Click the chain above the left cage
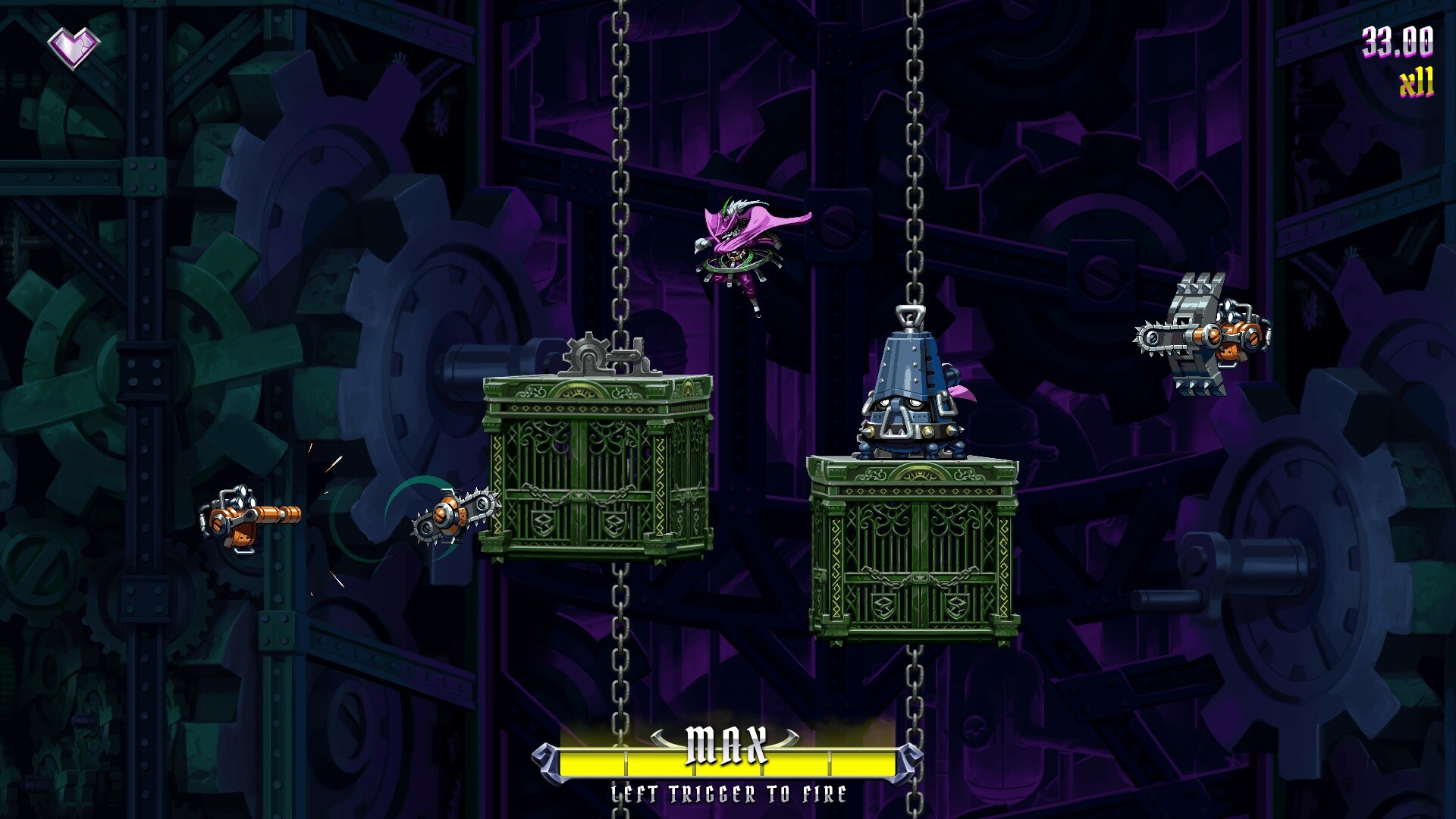The image size is (1456, 819). click(622, 190)
